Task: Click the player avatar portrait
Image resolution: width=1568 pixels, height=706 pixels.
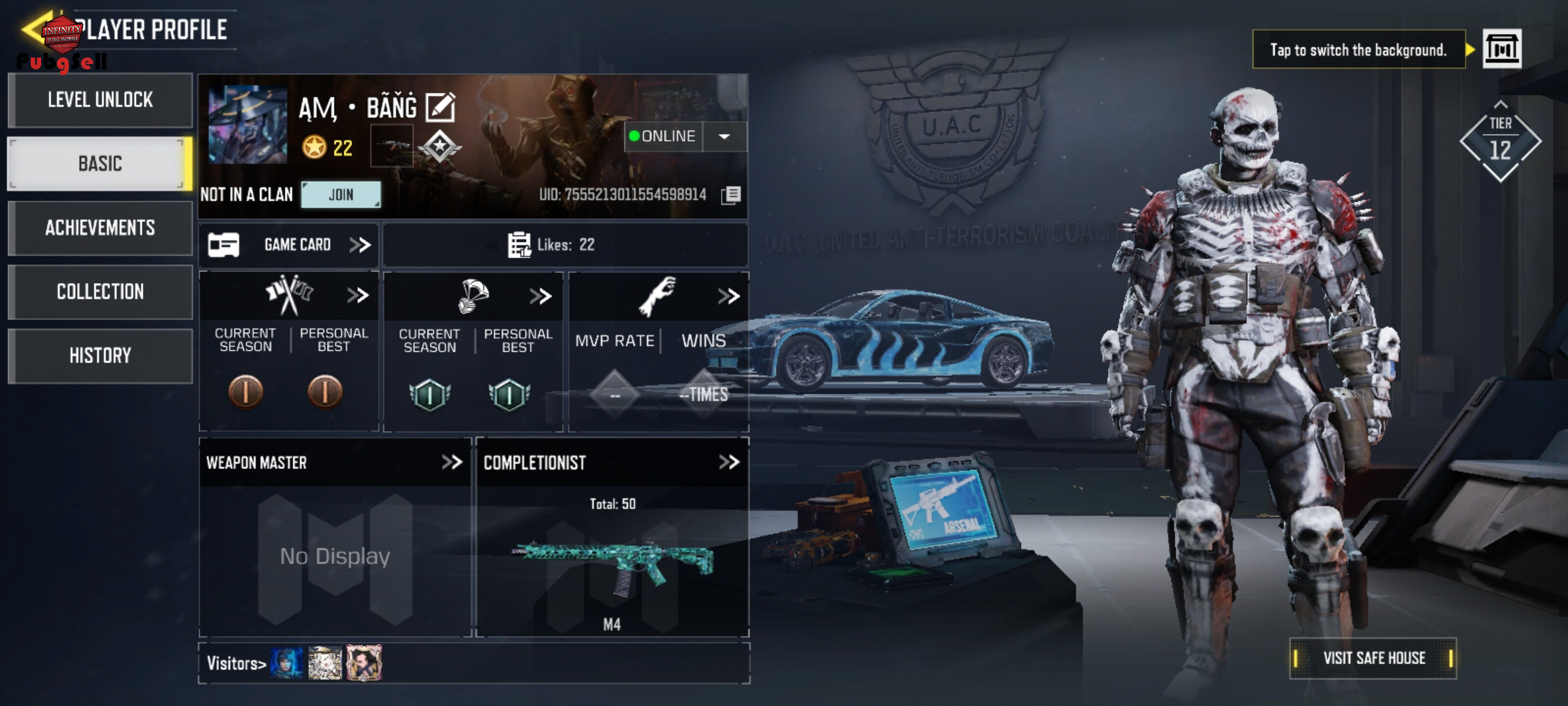Action: [x=248, y=125]
